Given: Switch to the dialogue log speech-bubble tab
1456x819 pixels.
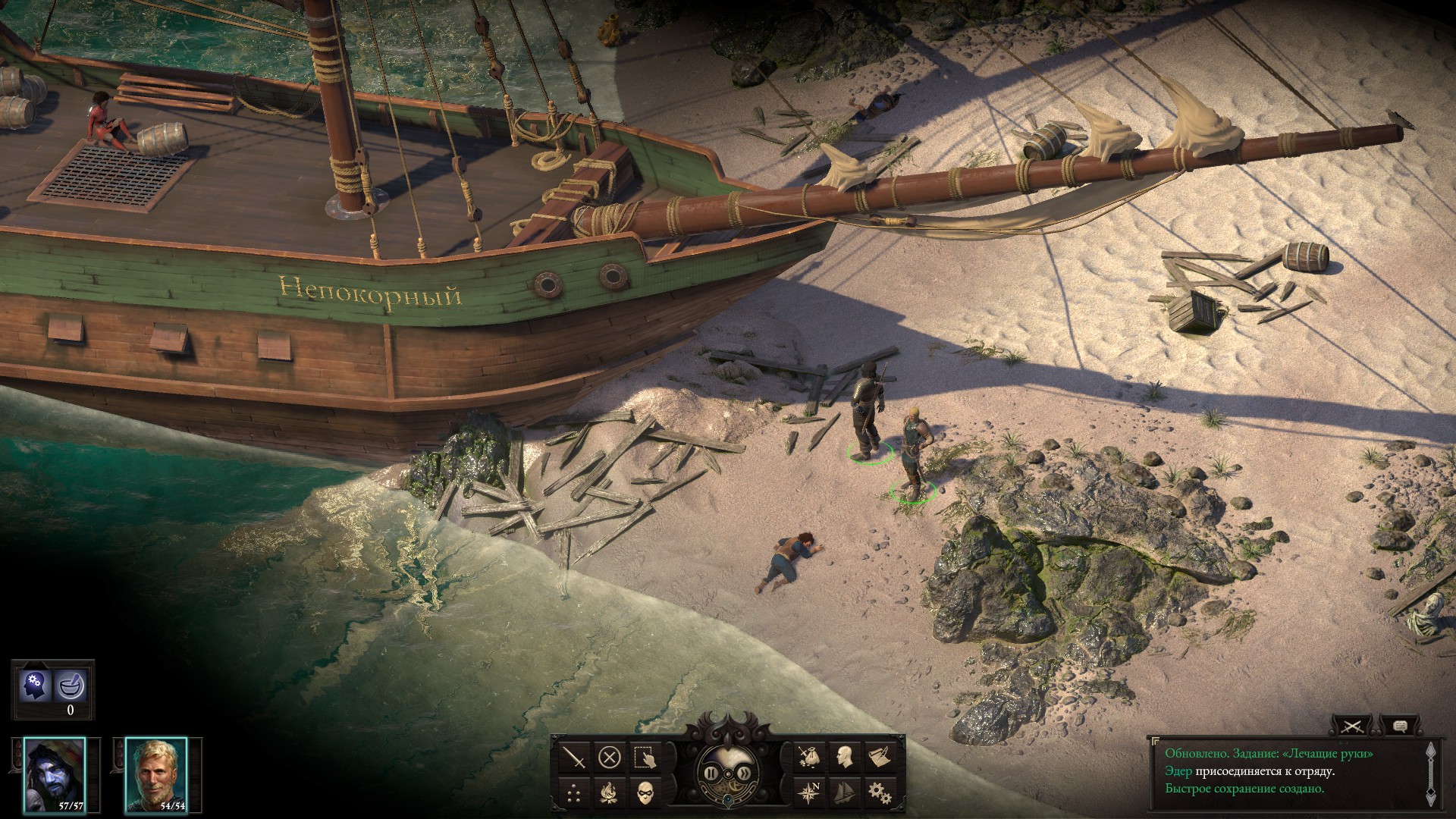Looking at the screenshot, I should coord(1400,726).
